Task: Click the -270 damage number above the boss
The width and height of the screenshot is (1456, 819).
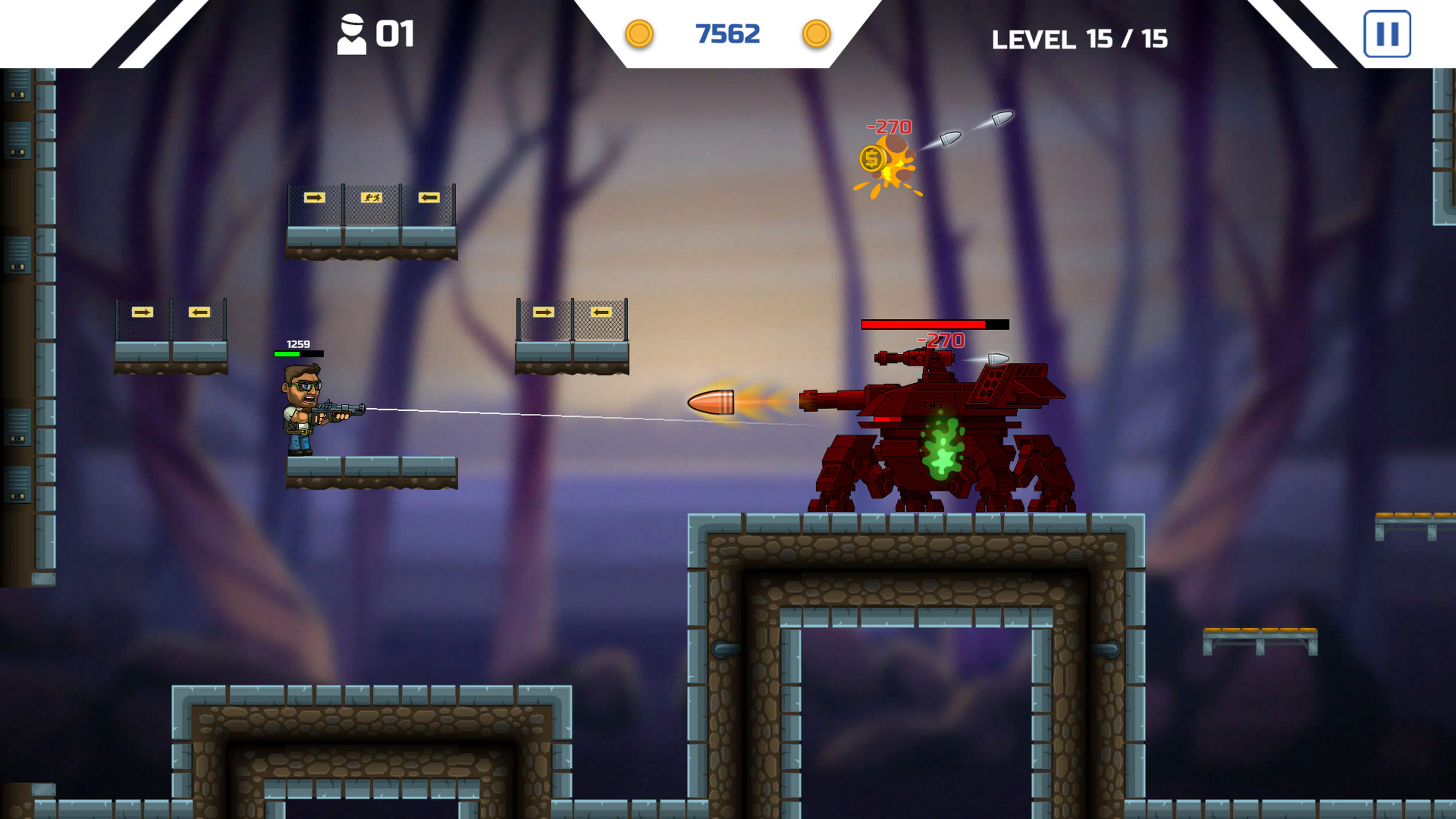Action: [x=940, y=341]
